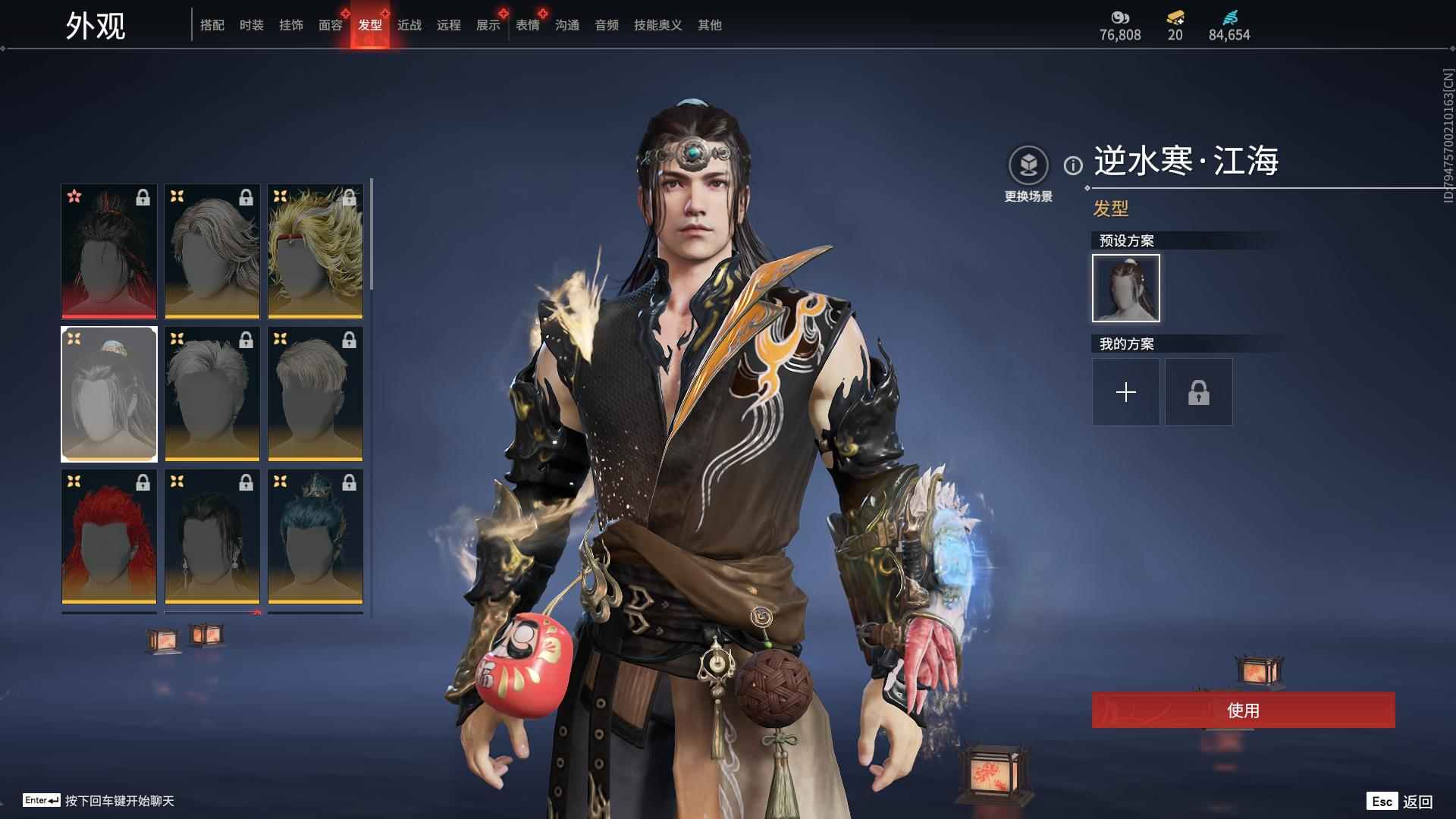Show the 展示 tab
Screen dimensions: 1456x819
[x=488, y=25]
